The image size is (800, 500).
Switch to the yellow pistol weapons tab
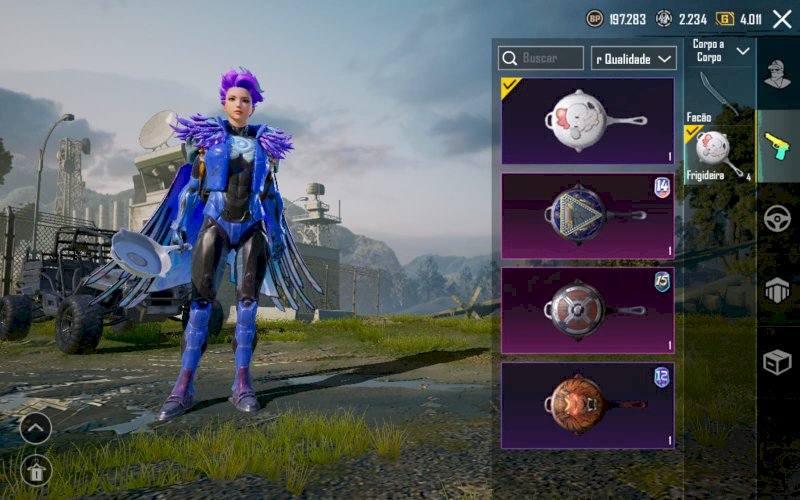pos(778,146)
